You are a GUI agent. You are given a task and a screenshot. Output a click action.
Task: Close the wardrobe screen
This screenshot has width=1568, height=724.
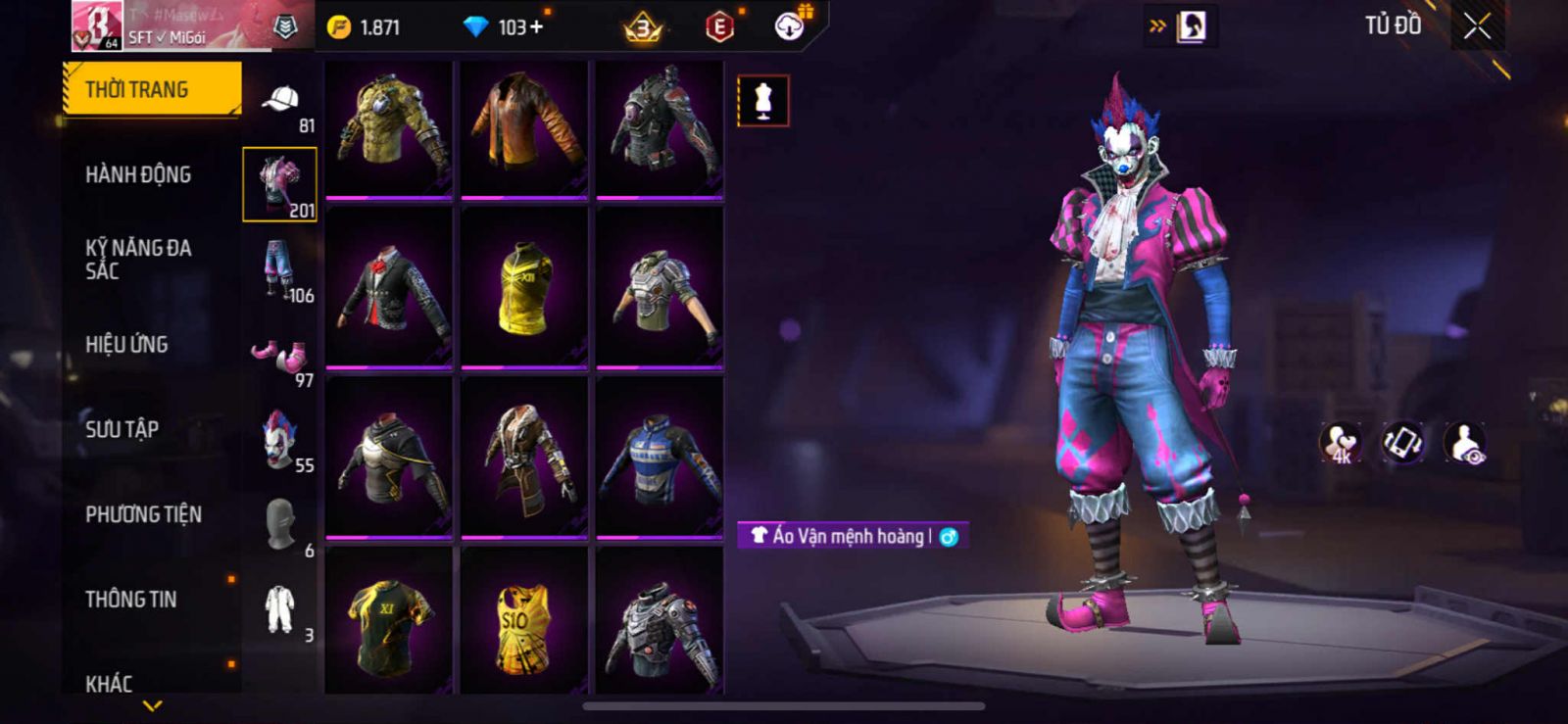[1477, 27]
